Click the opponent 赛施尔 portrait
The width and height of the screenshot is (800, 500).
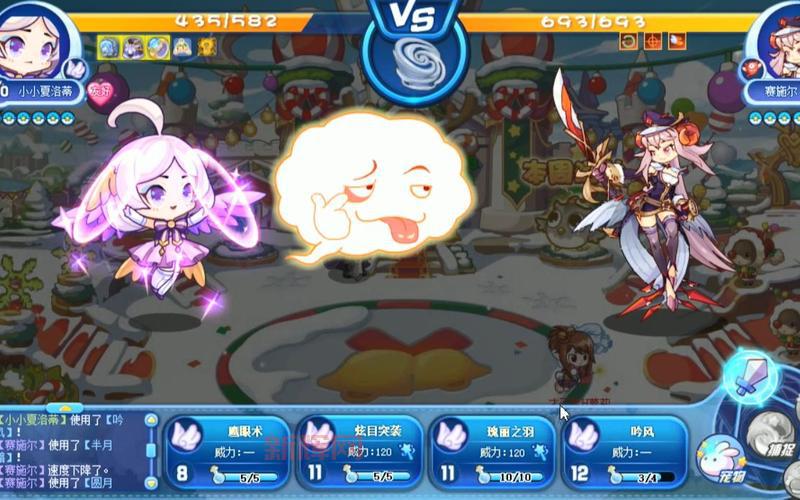click(x=775, y=40)
